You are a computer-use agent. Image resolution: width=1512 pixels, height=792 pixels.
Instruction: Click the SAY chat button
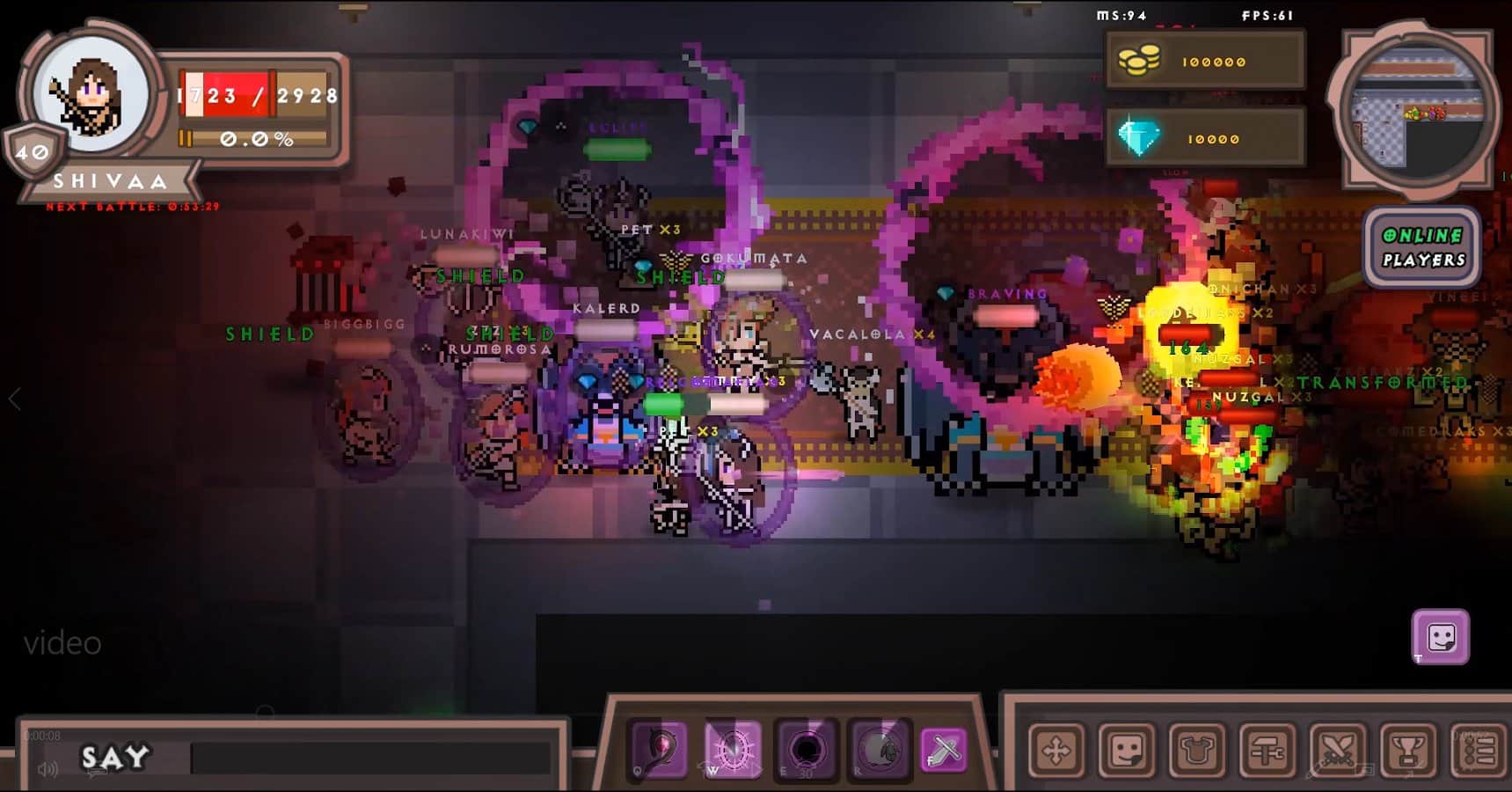pyautogui.click(x=113, y=758)
